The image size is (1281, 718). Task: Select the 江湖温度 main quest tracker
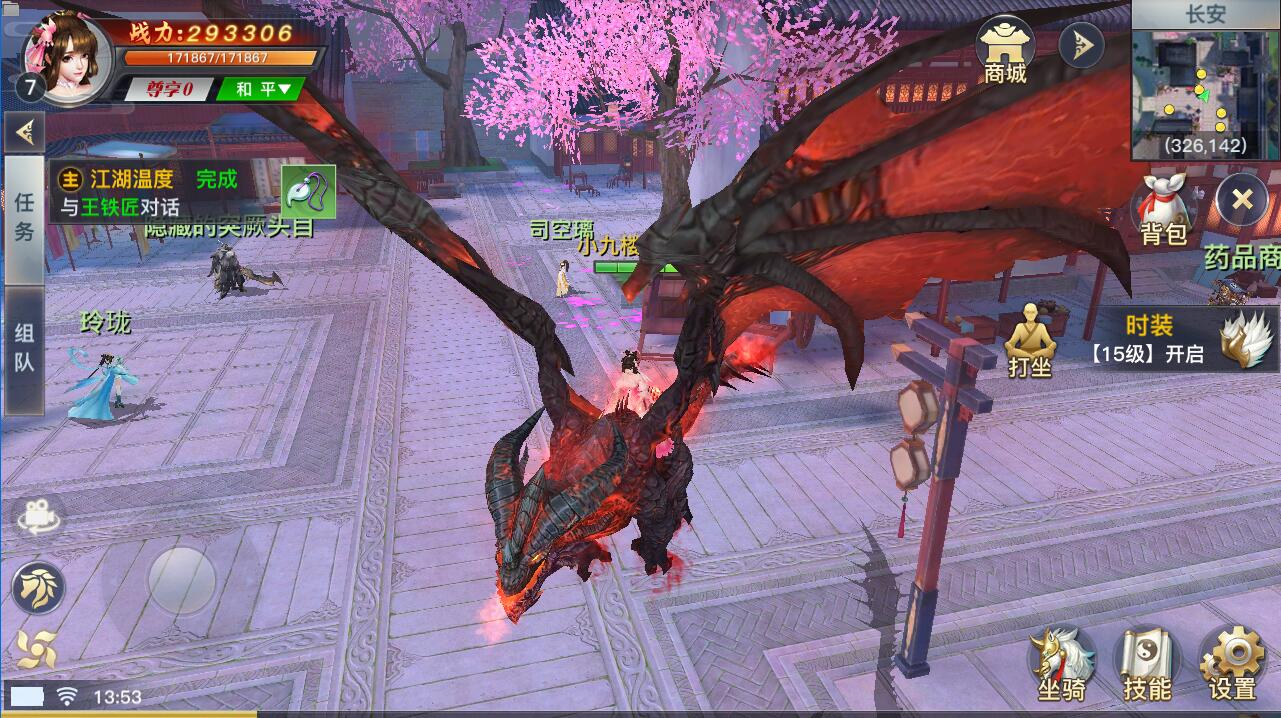(150, 192)
